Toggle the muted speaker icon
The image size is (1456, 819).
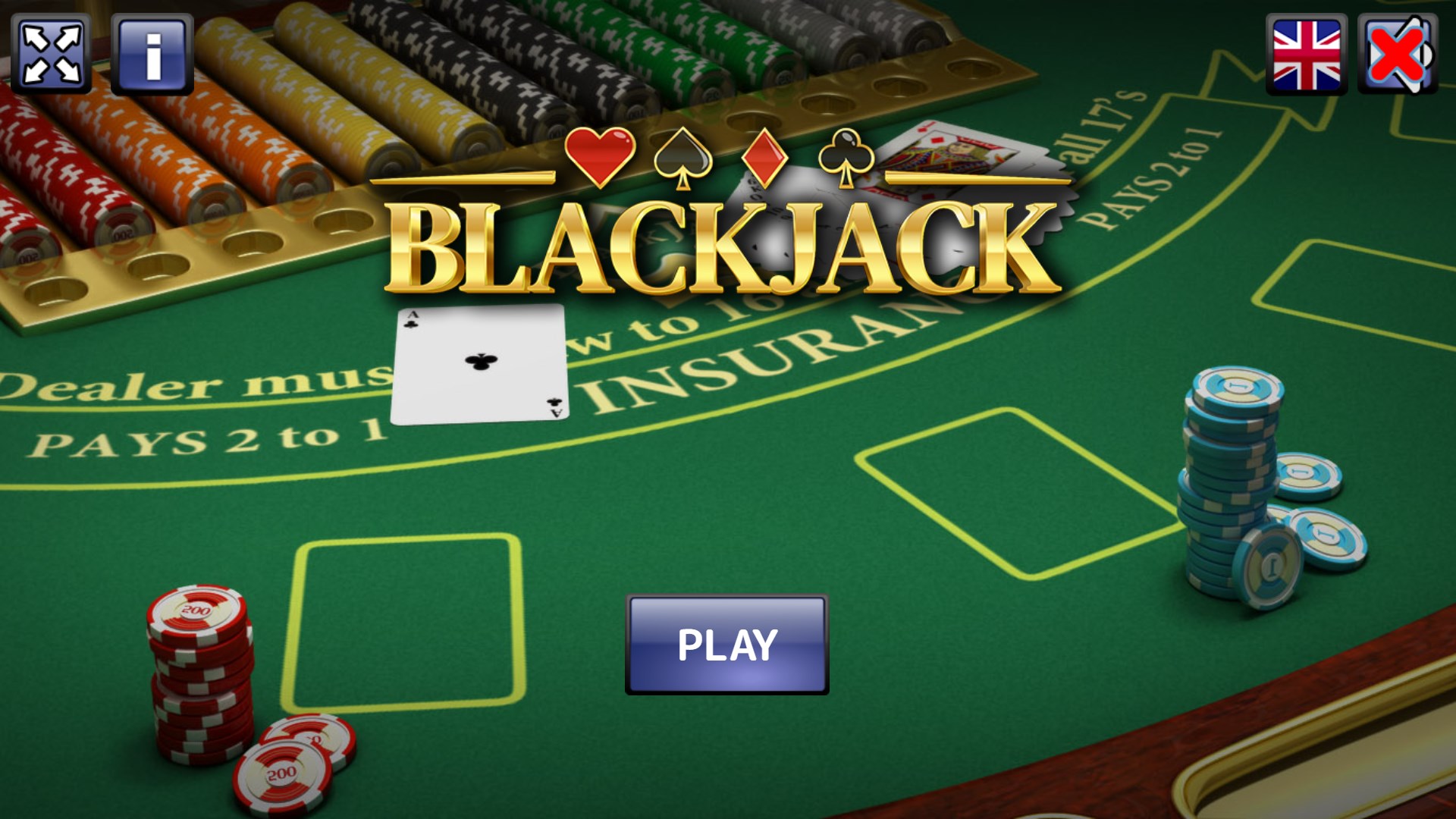click(x=1399, y=53)
